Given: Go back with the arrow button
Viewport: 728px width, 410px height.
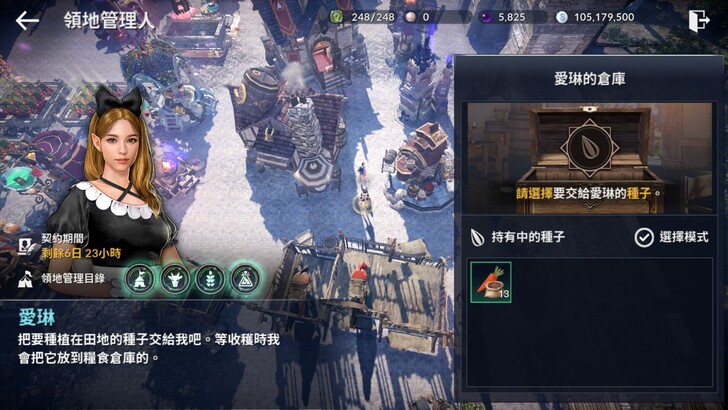Looking at the screenshot, I should pos(27,19).
